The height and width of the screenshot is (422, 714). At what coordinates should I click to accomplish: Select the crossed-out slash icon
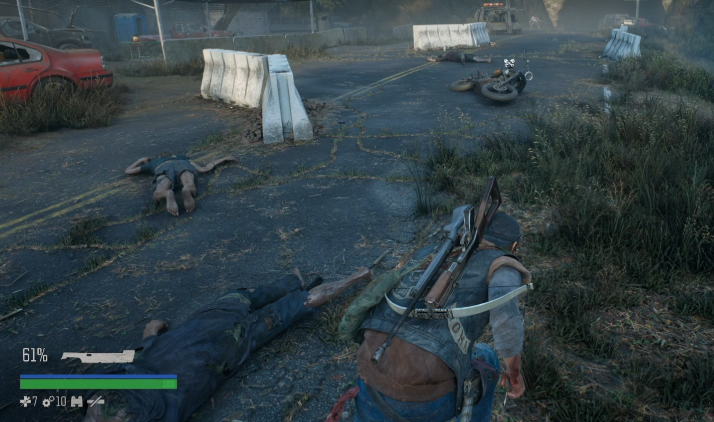(95, 402)
